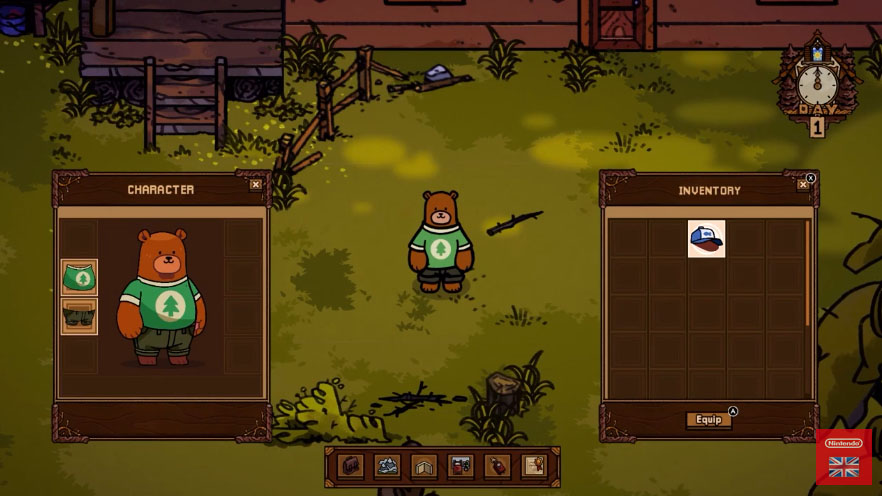Open the ribbon certificate icon in the toolbar
The height and width of the screenshot is (496, 882).
tap(534, 466)
